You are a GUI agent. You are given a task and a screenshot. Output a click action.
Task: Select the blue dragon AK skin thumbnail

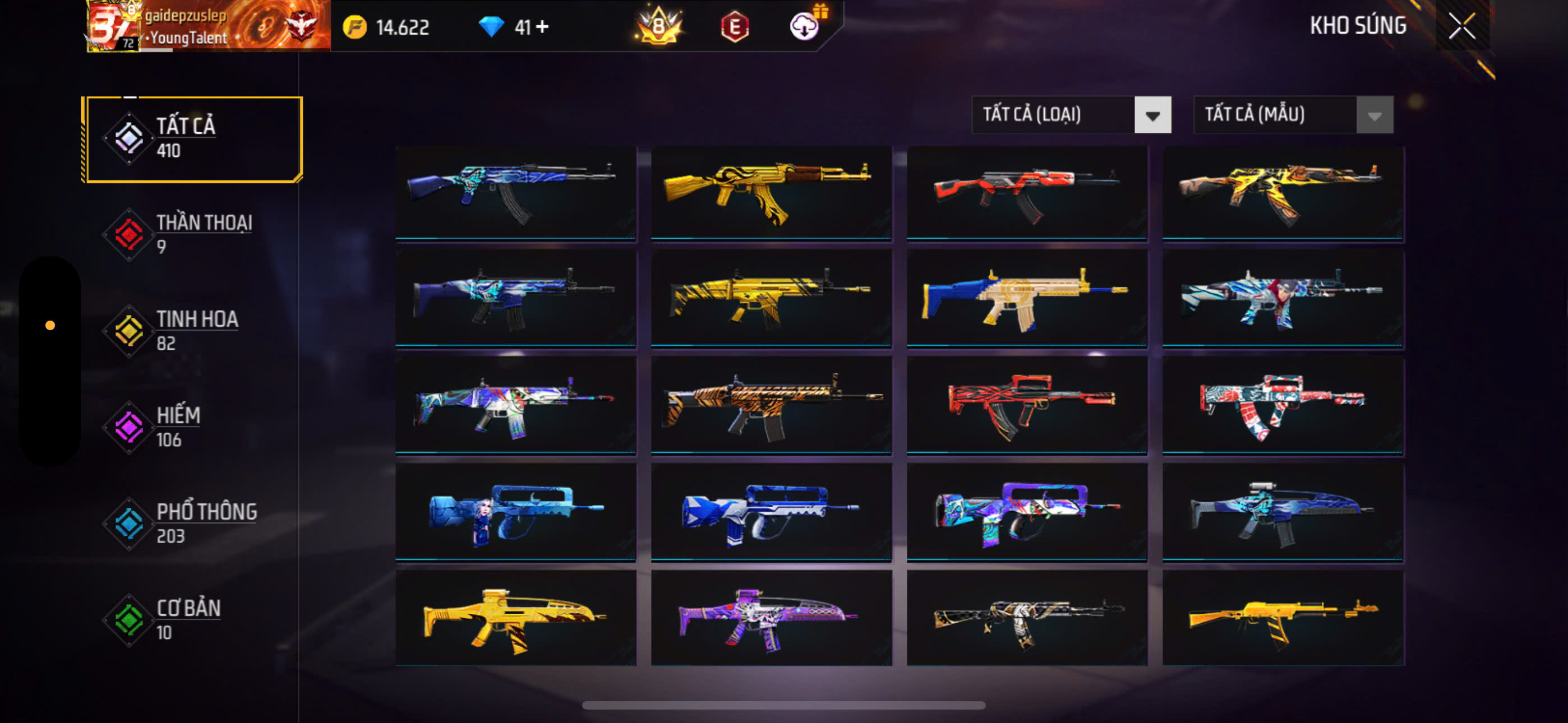click(x=515, y=192)
